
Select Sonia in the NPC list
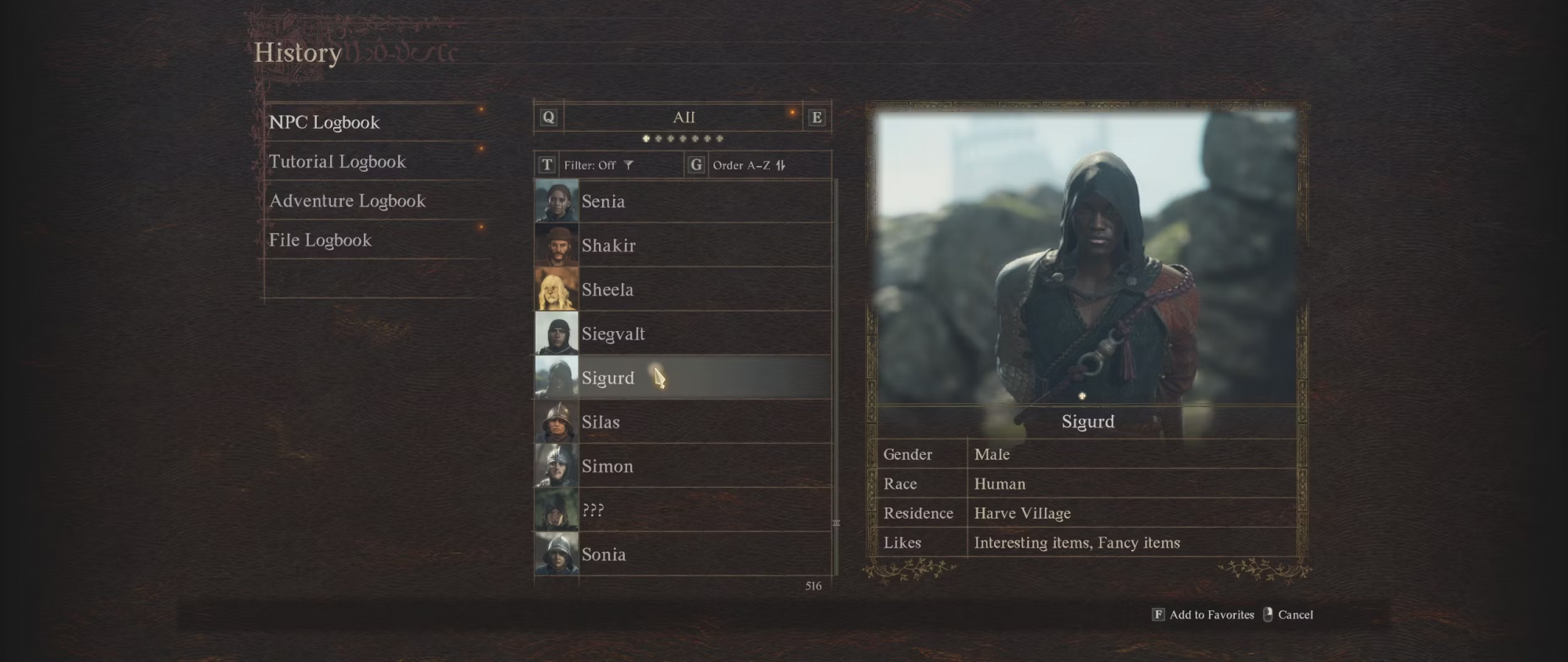(x=682, y=555)
